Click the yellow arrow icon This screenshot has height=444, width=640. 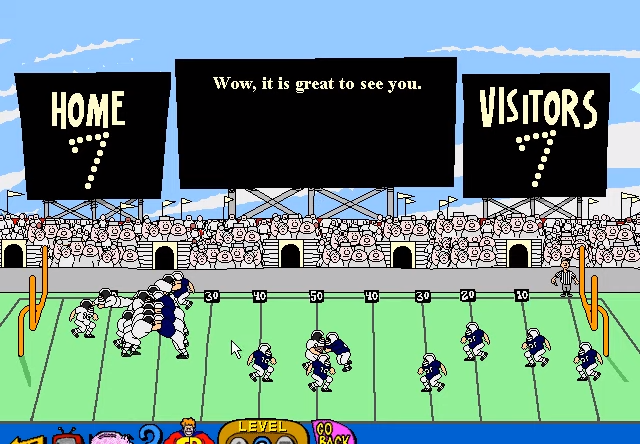pyautogui.click(x=22, y=438)
